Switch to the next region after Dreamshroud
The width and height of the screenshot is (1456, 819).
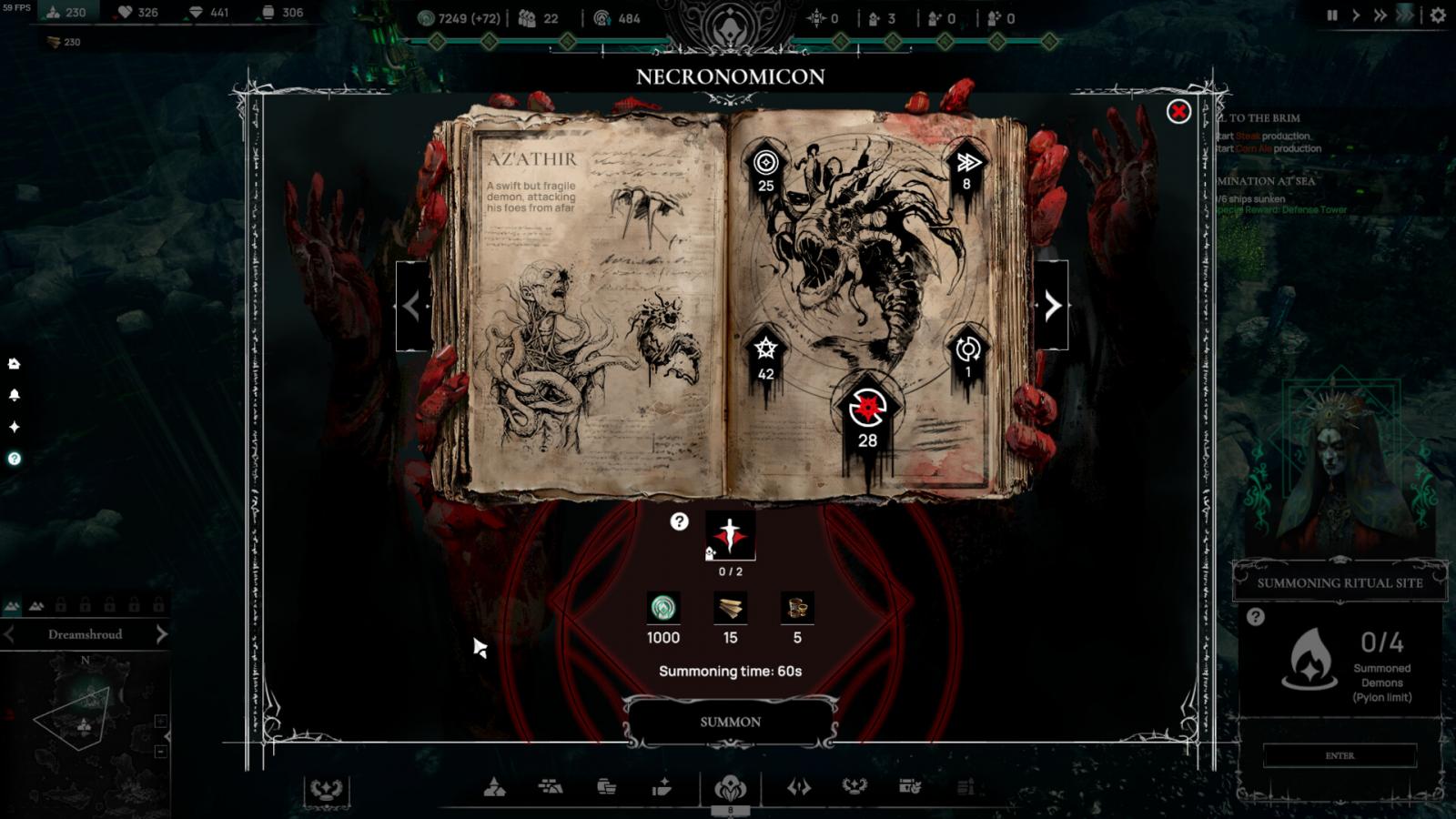click(161, 634)
